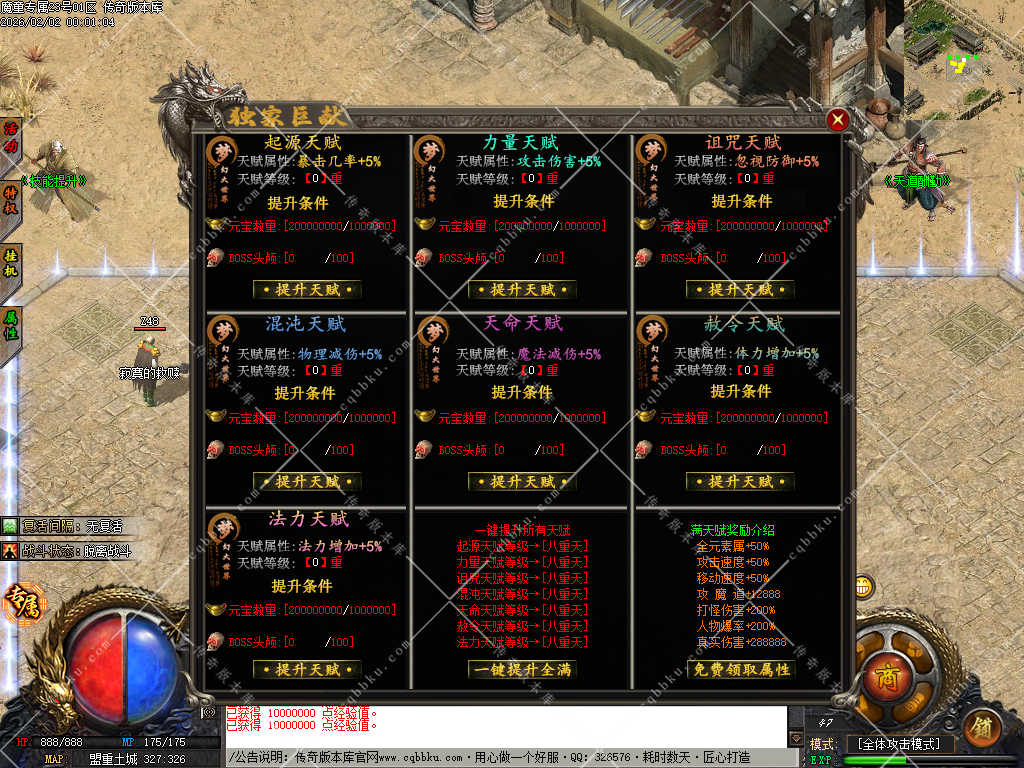
Task: Upgrade the 法力天赋 talent
Action: coord(306,670)
